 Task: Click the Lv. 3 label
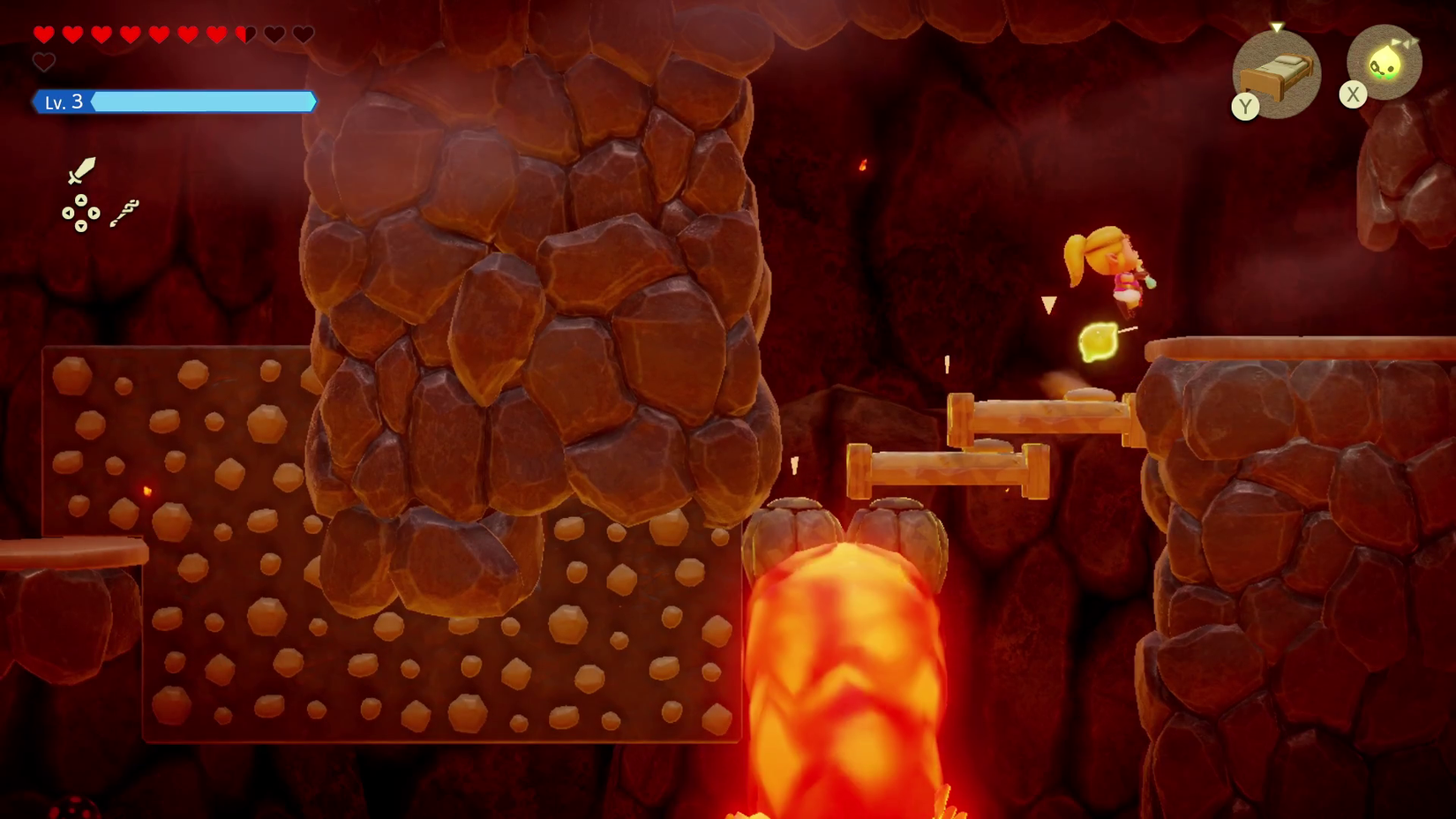tap(63, 101)
